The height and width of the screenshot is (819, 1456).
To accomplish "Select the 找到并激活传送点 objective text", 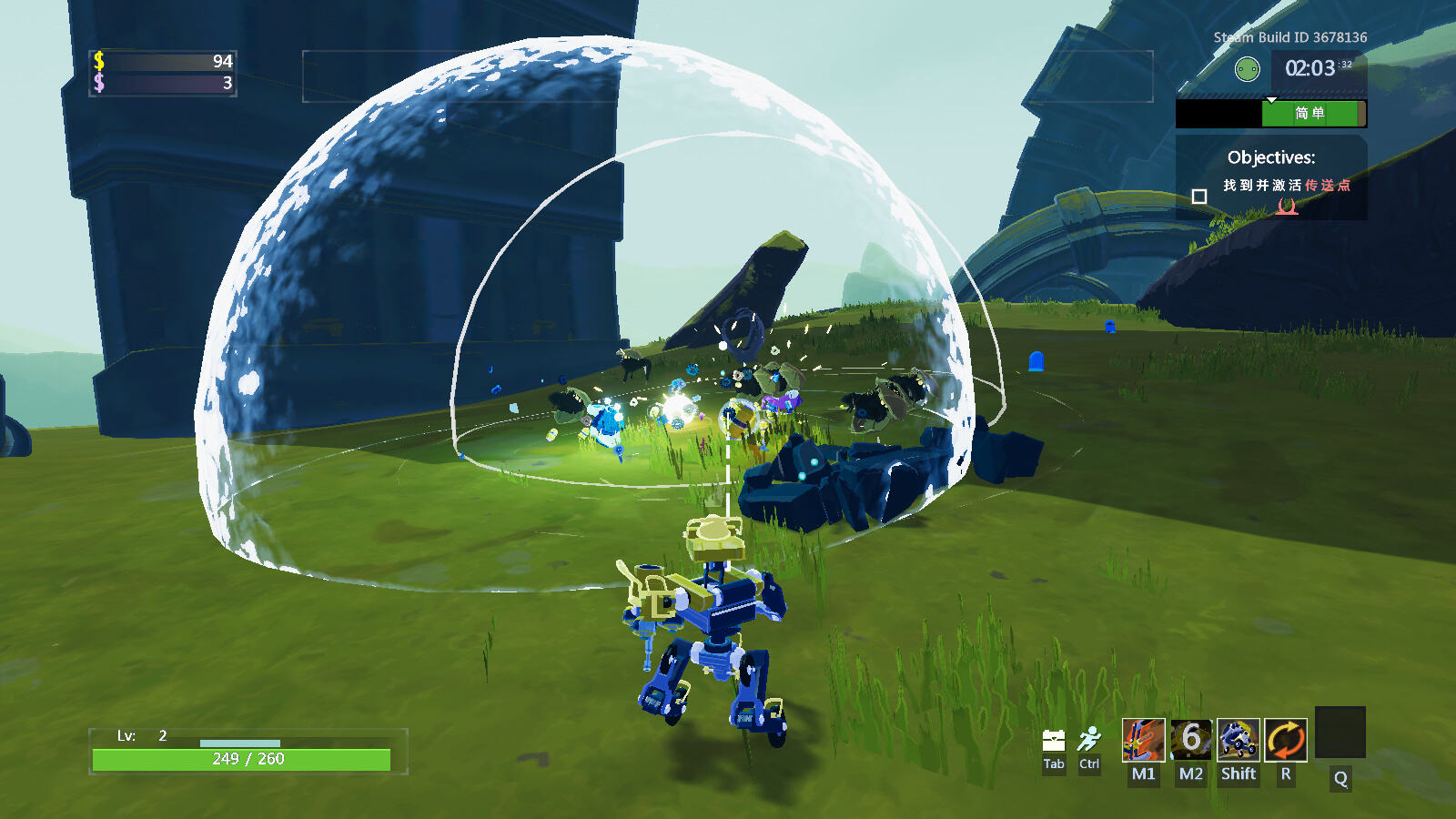I will point(1286,186).
